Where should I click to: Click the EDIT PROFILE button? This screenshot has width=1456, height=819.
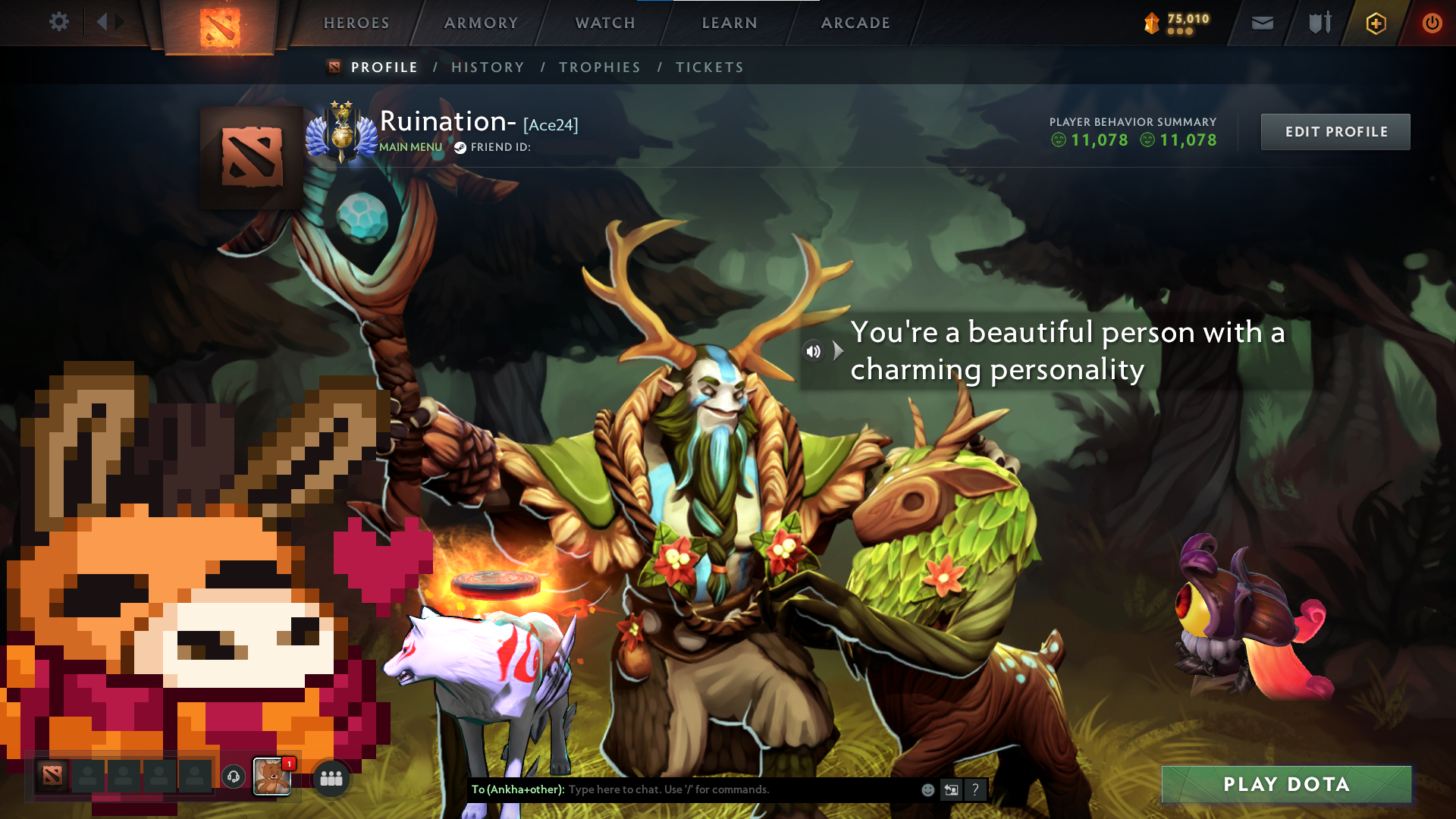[x=1335, y=131]
